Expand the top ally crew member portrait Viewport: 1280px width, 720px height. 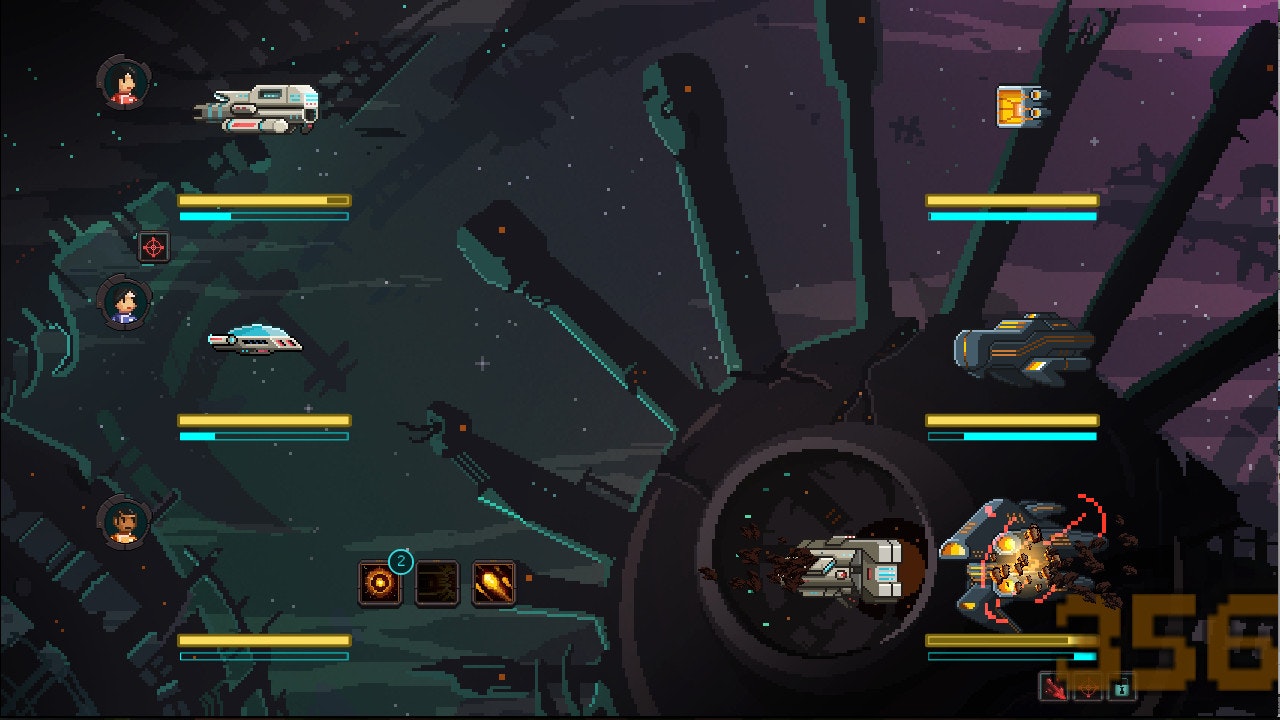(x=122, y=83)
